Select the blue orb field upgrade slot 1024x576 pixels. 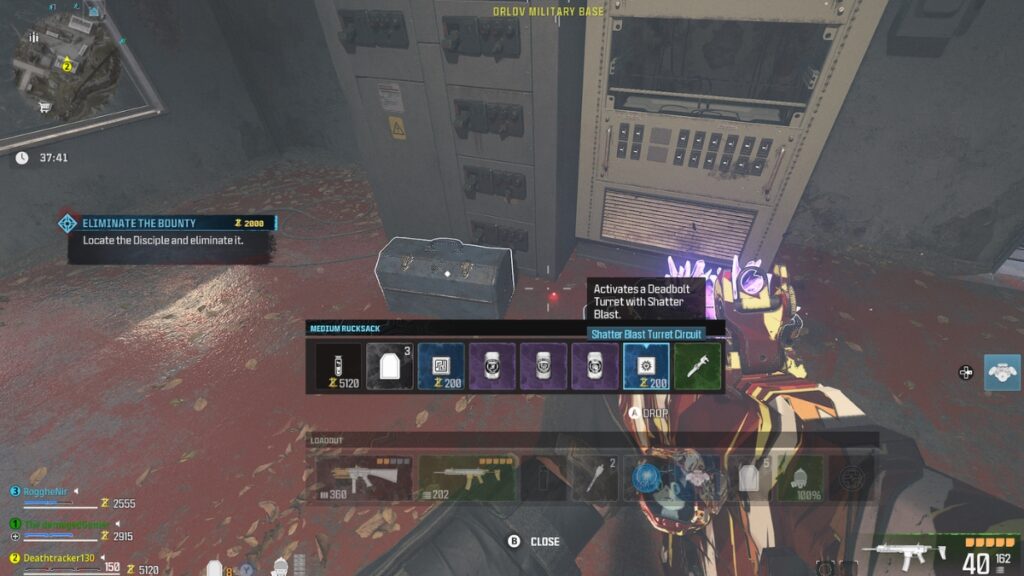(x=646, y=478)
